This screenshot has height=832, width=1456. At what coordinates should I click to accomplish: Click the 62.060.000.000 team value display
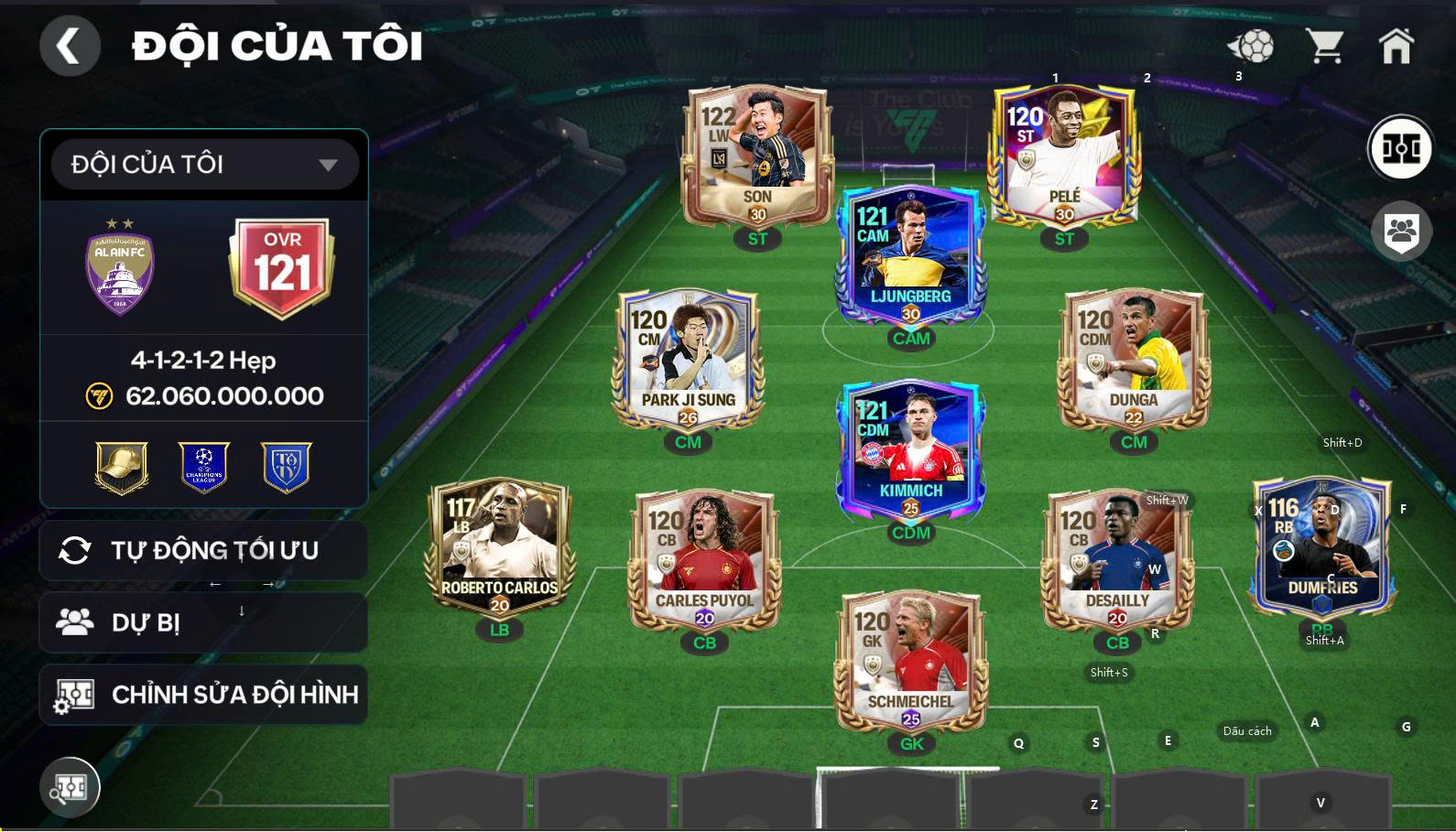point(224,396)
